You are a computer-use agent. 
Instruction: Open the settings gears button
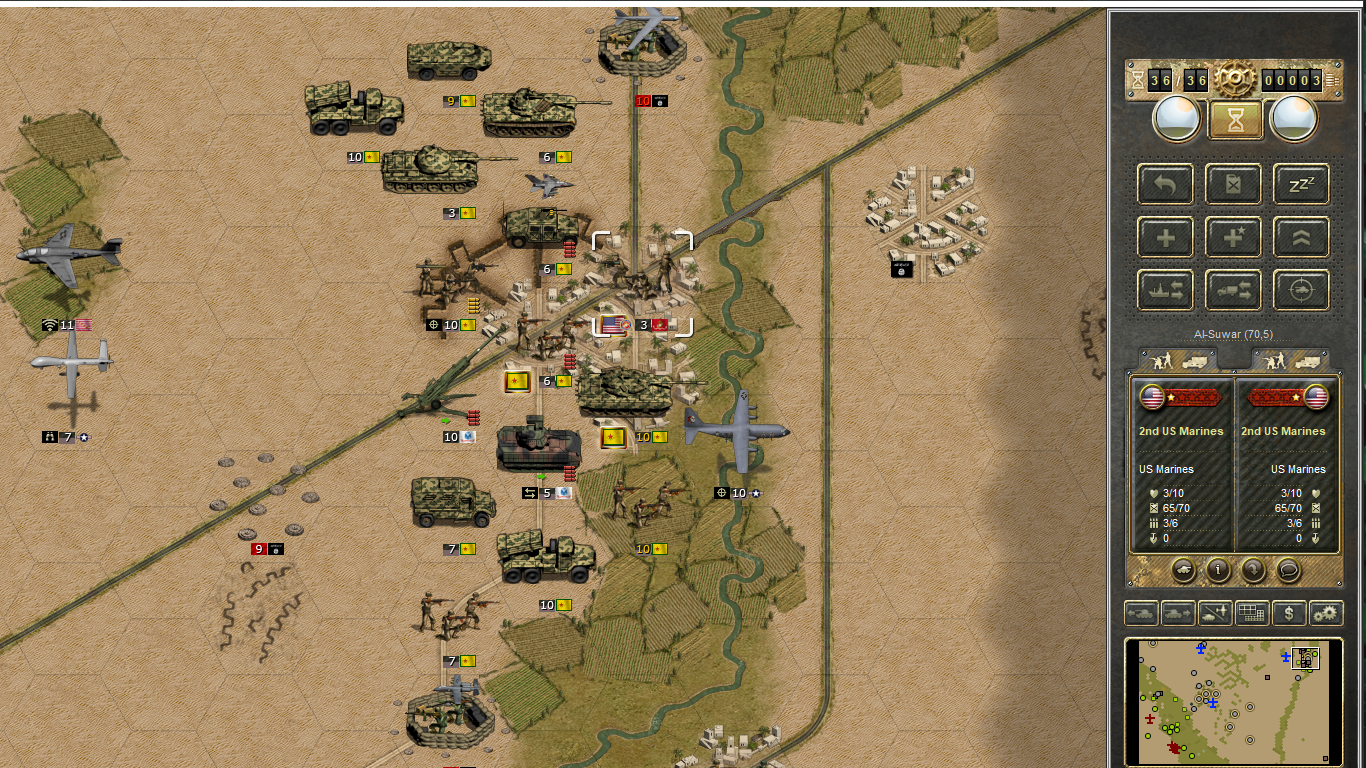coord(1326,613)
